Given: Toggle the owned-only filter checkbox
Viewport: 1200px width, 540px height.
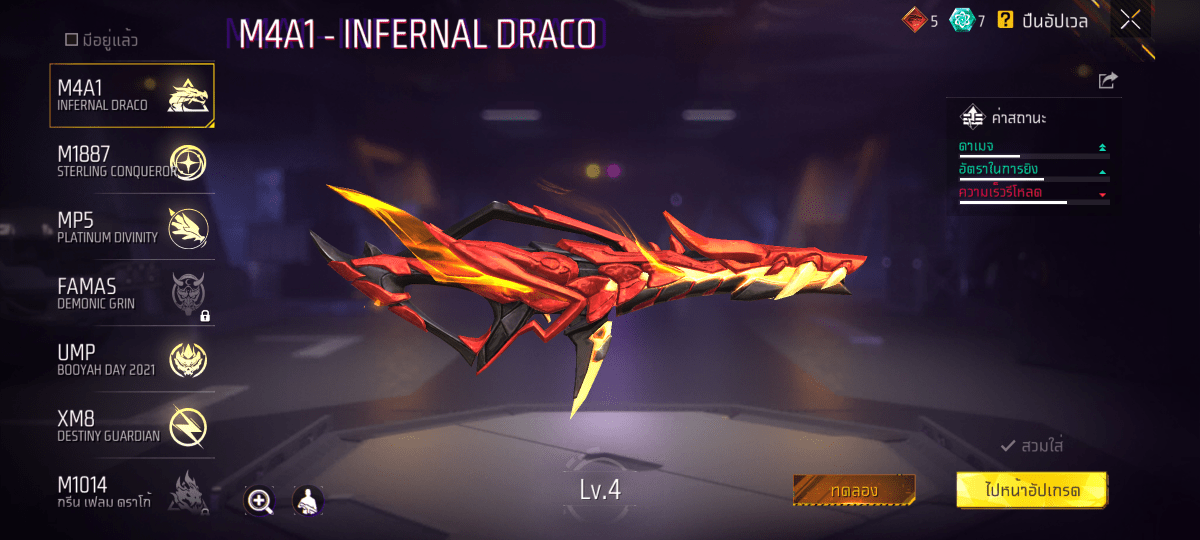Looking at the screenshot, I should click(x=71, y=40).
